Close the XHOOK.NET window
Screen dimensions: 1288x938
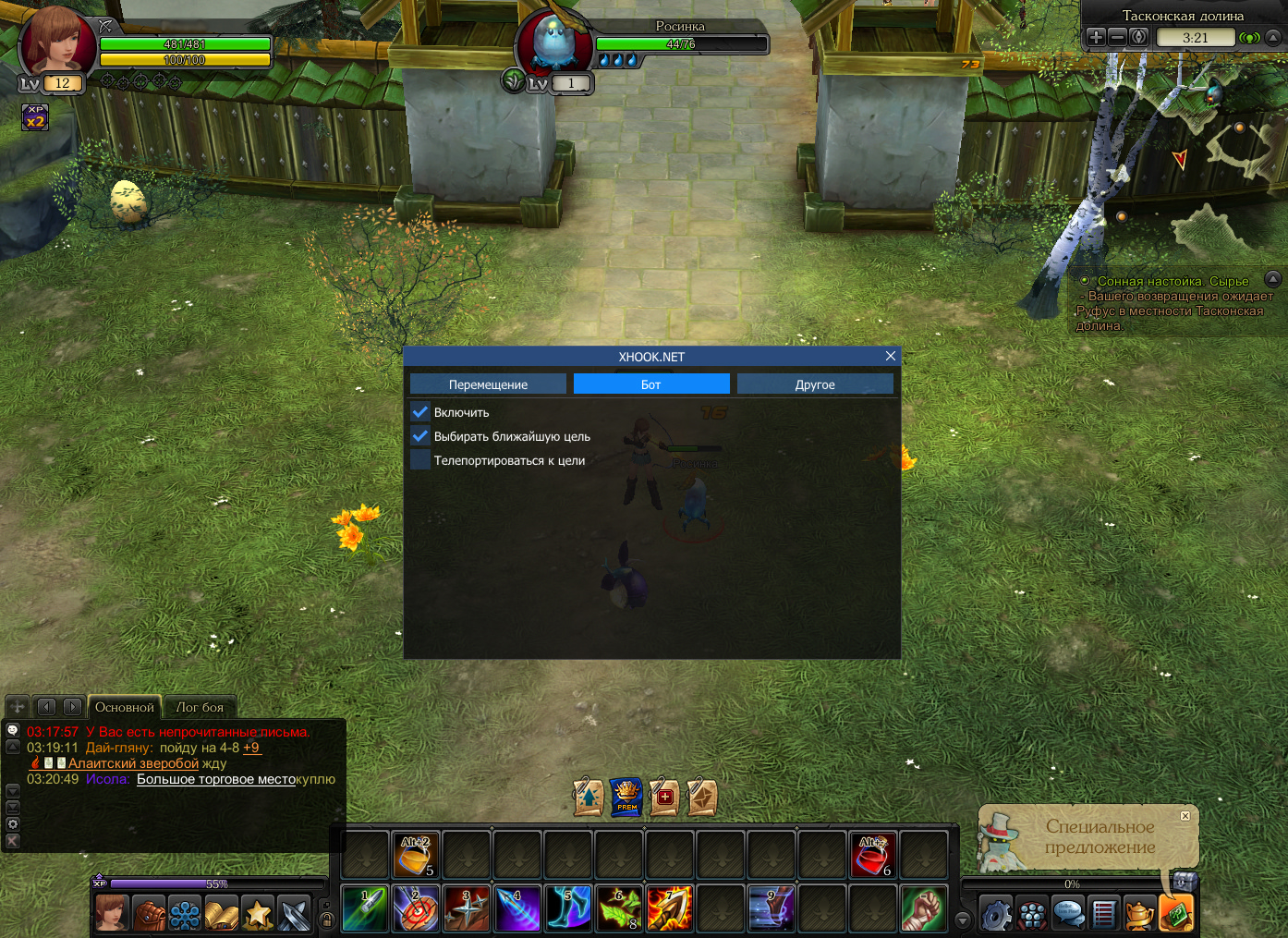click(x=891, y=356)
